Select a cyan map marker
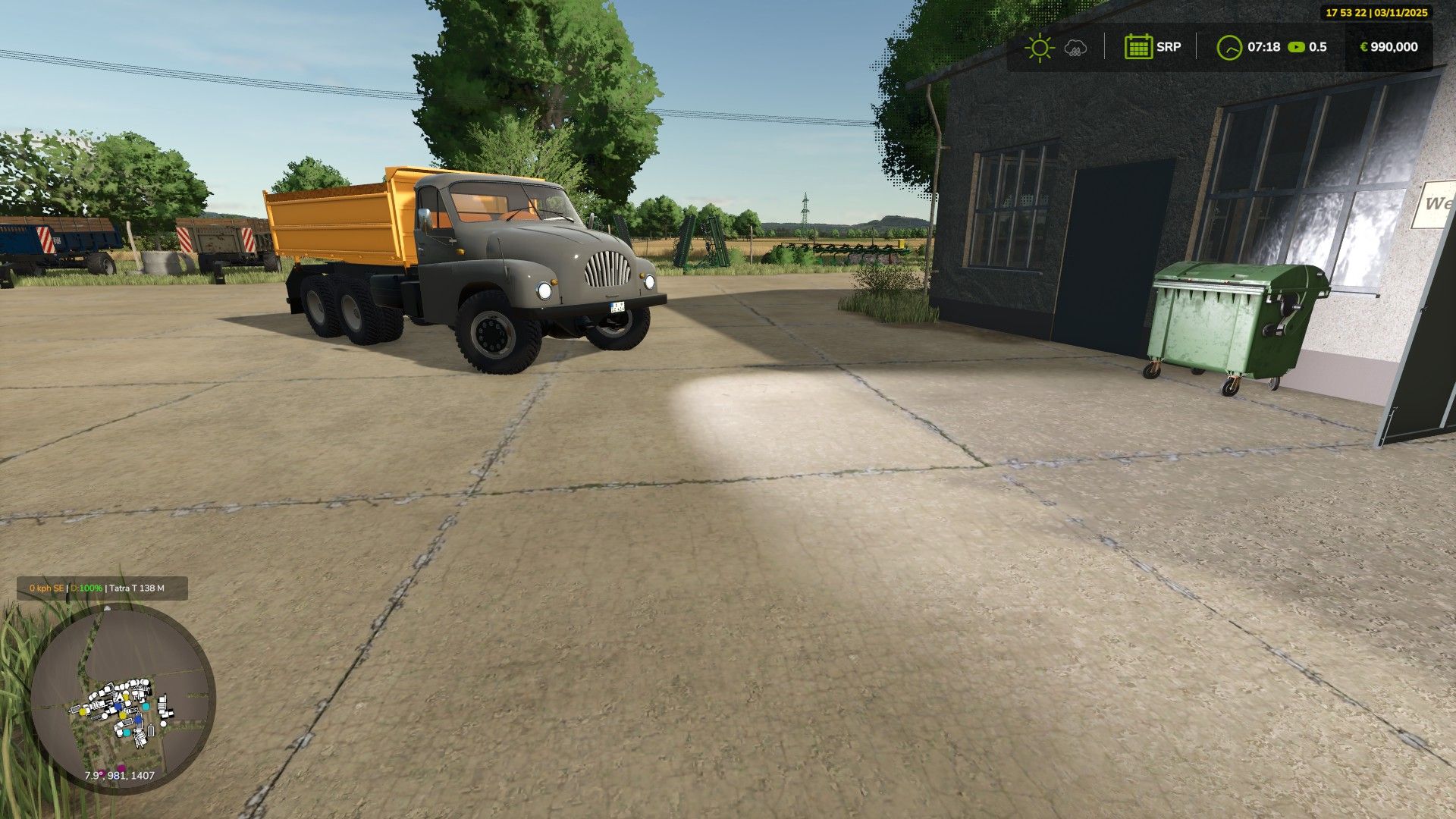The width and height of the screenshot is (1456, 819). [145, 705]
